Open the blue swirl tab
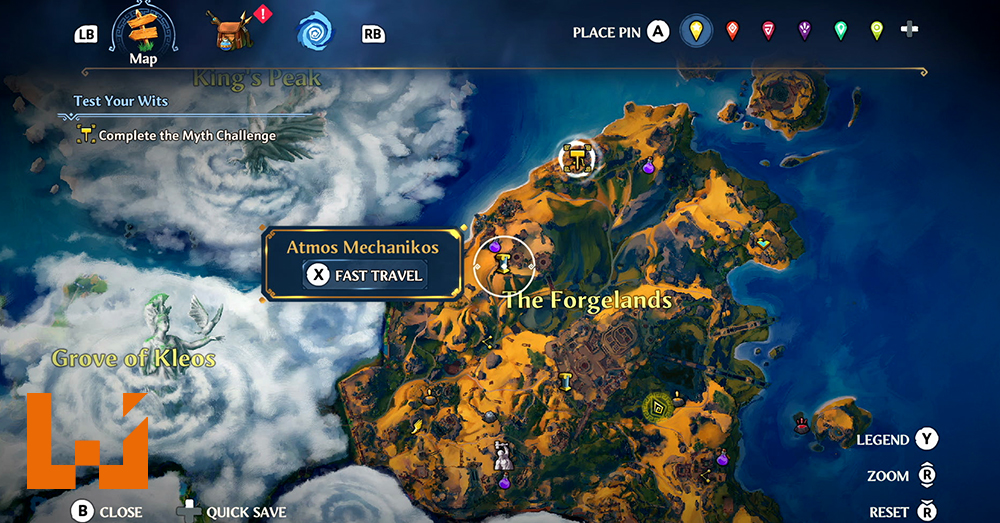 click(315, 31)
